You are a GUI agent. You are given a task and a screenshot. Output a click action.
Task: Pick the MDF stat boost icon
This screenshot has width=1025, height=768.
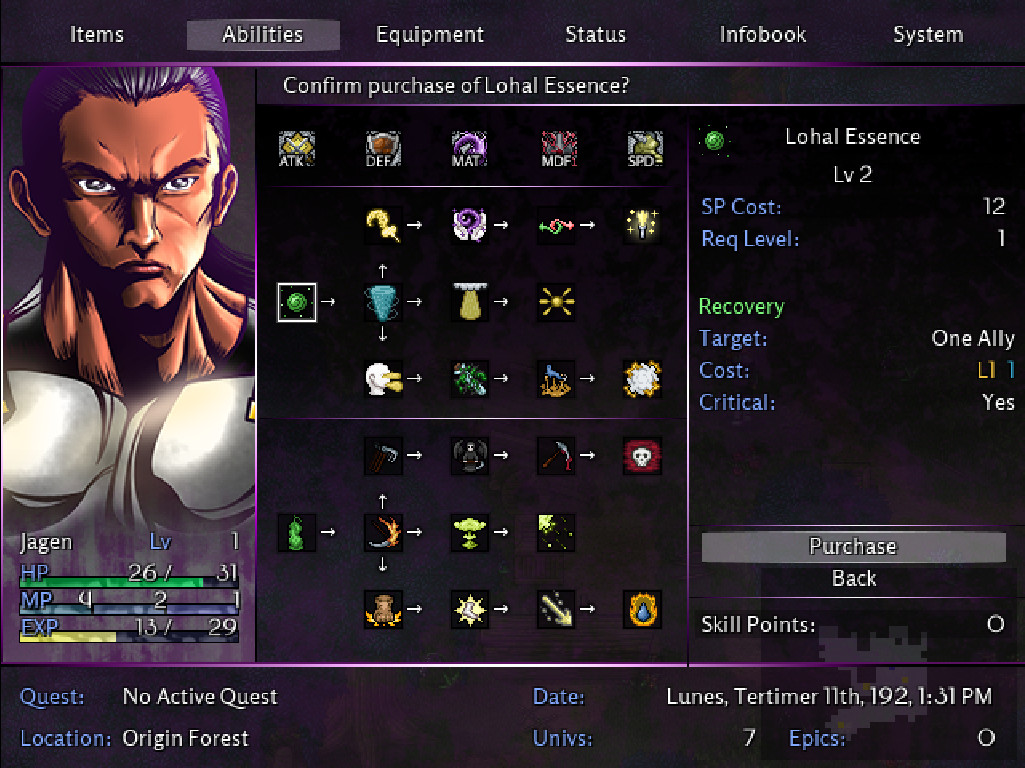[555, 150]
